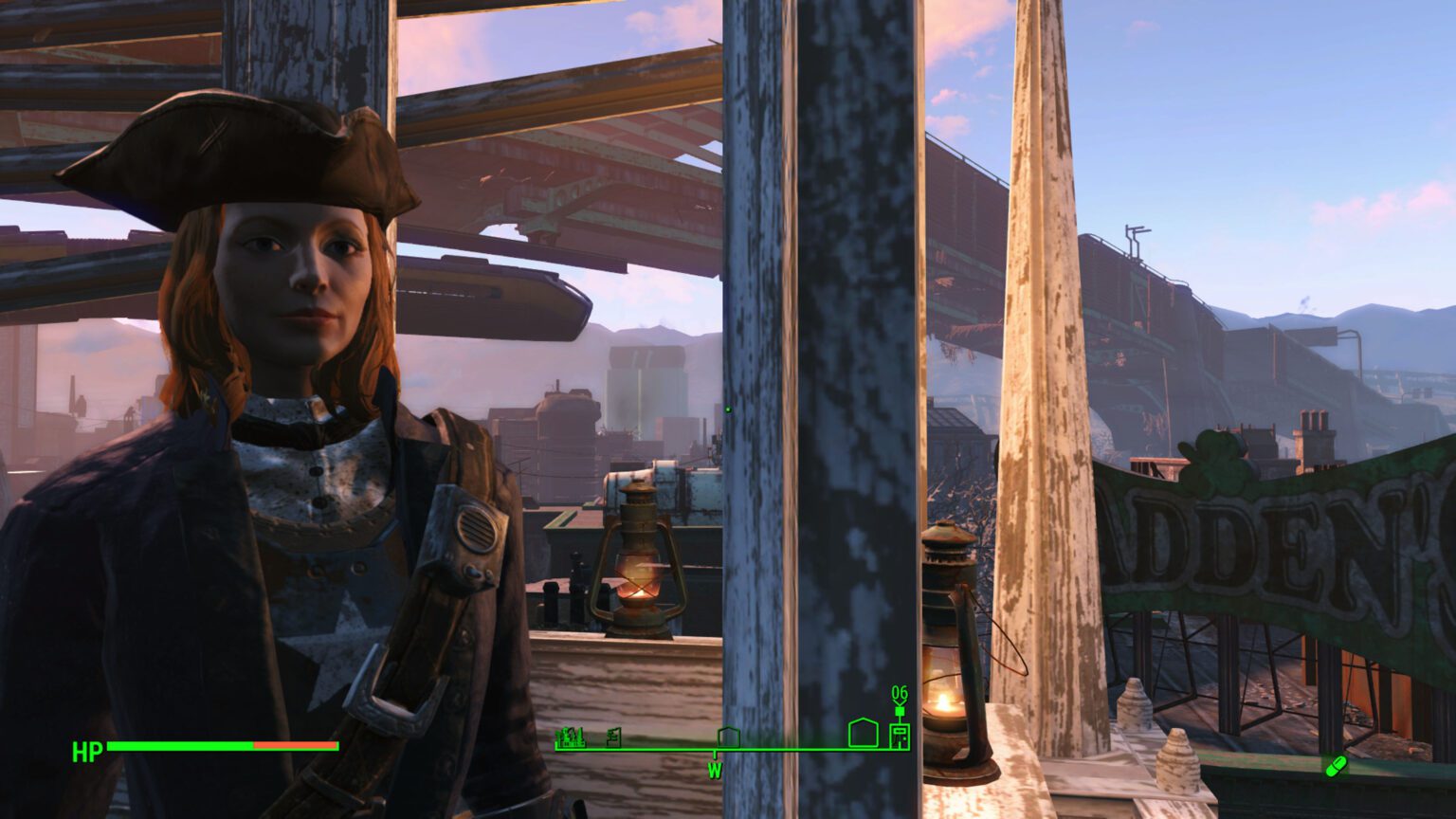Viewport: 1456px width, 819px height.
Task: Click the ruined building compass marker
Action: tap(613, 737)
